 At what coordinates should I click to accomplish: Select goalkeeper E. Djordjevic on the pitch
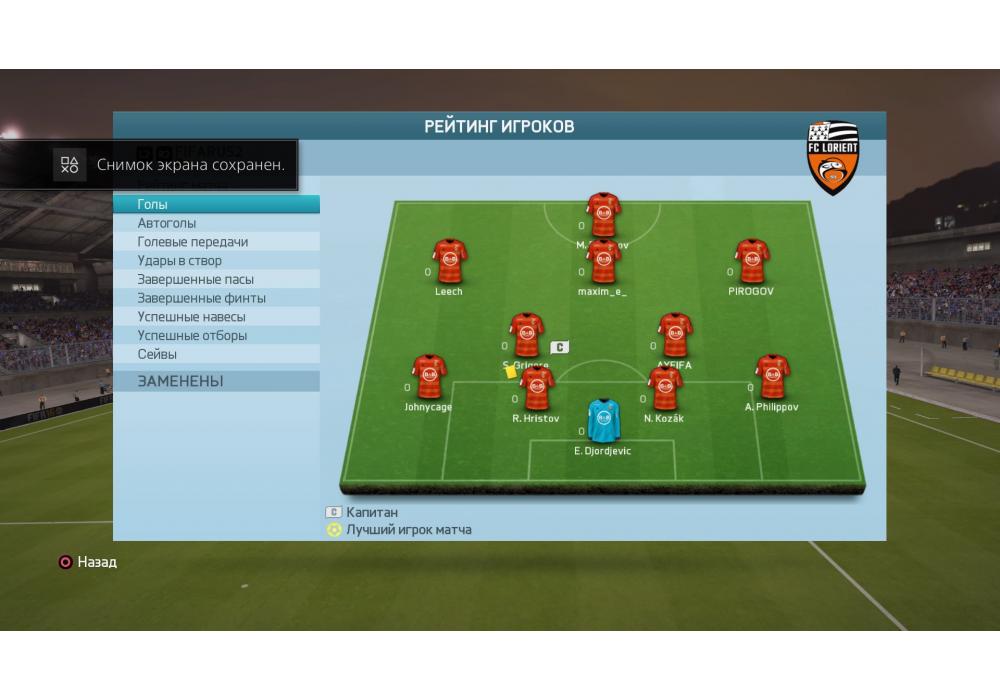(x=602, y=421)
